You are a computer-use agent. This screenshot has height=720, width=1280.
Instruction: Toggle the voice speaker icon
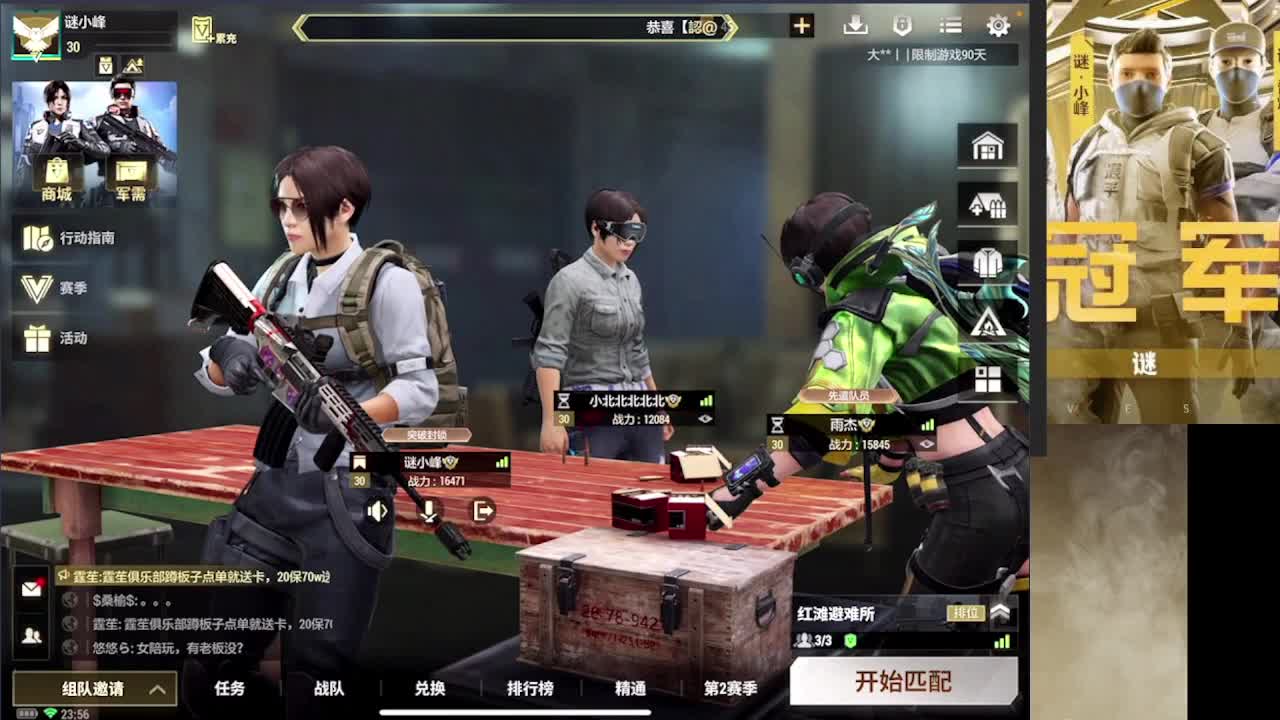tap(377, 511)
